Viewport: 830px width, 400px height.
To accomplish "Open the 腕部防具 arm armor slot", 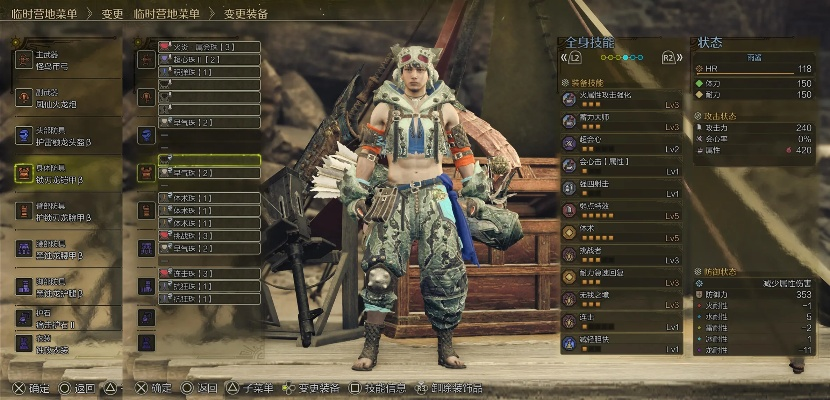I will (x=66, y=210).
